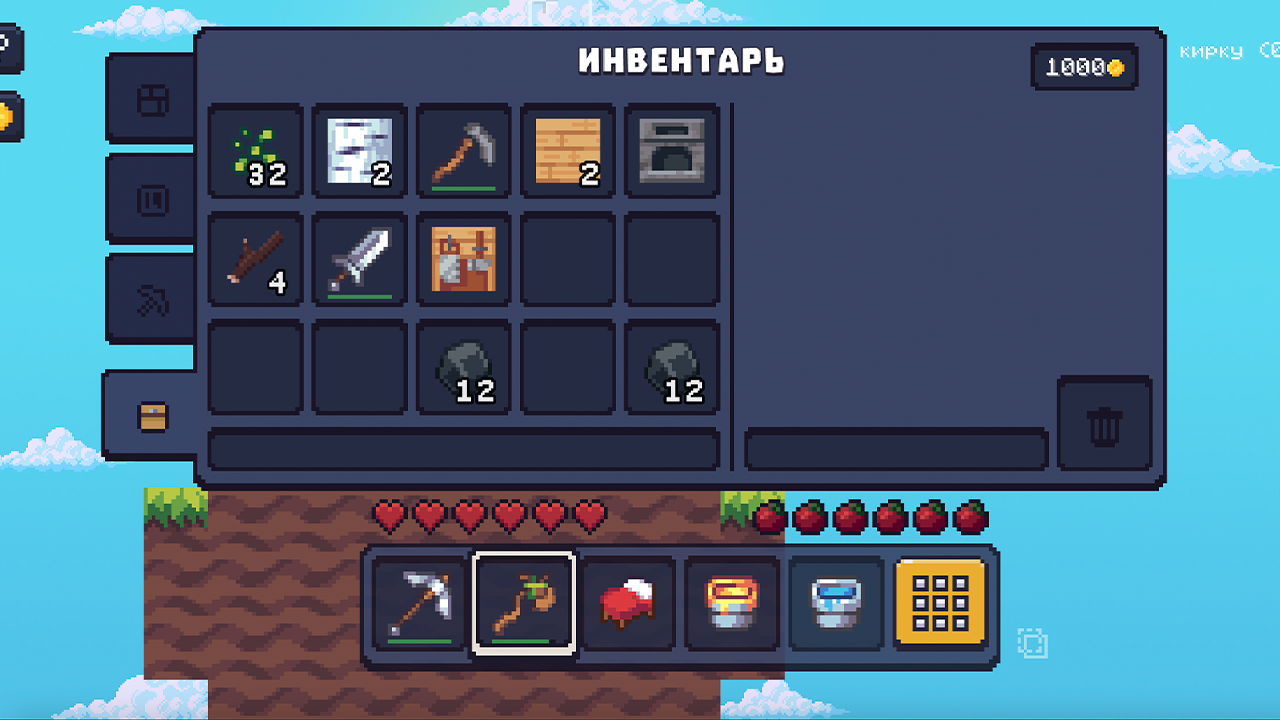Select the stack of 4 sticks

[255, 260]
